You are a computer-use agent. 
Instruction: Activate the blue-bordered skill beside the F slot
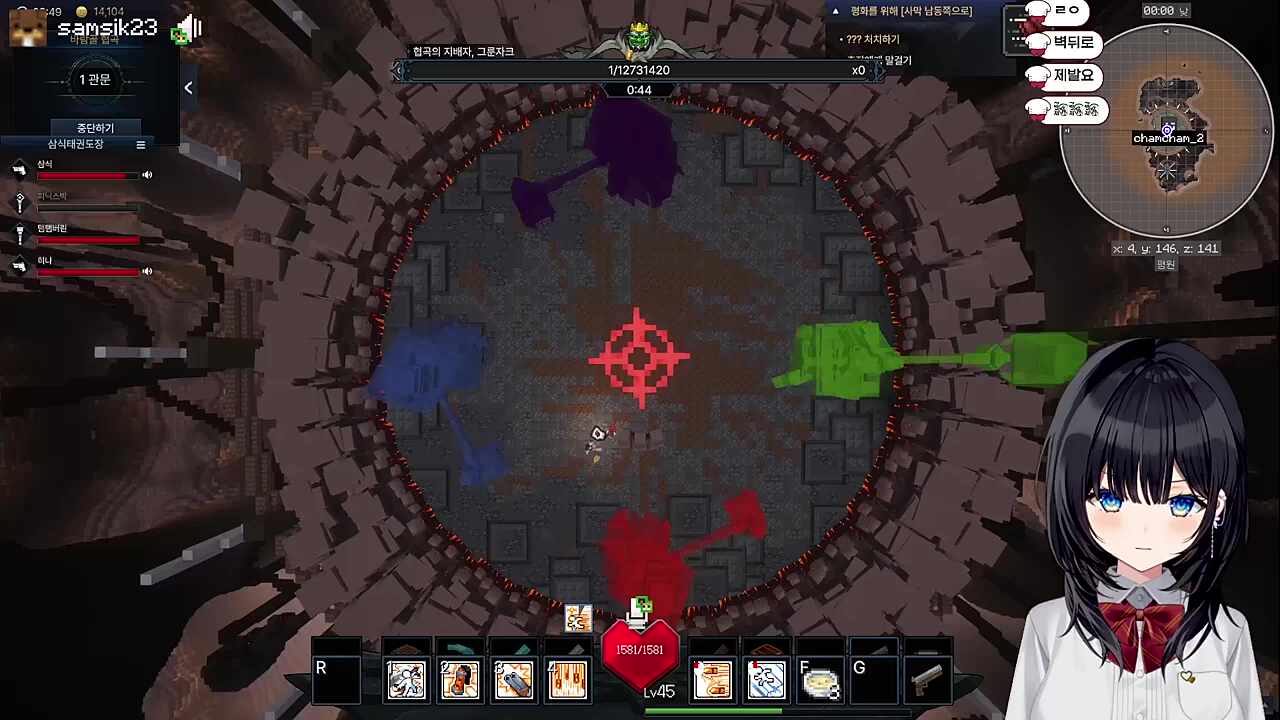coord(766,680)
